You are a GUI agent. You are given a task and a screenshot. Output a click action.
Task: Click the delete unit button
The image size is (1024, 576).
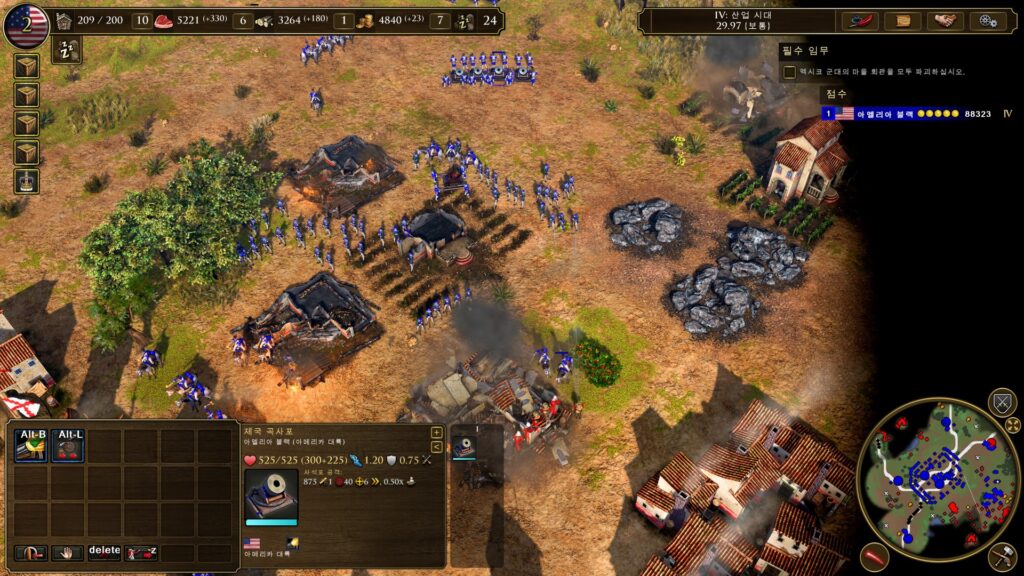(104, 552)
